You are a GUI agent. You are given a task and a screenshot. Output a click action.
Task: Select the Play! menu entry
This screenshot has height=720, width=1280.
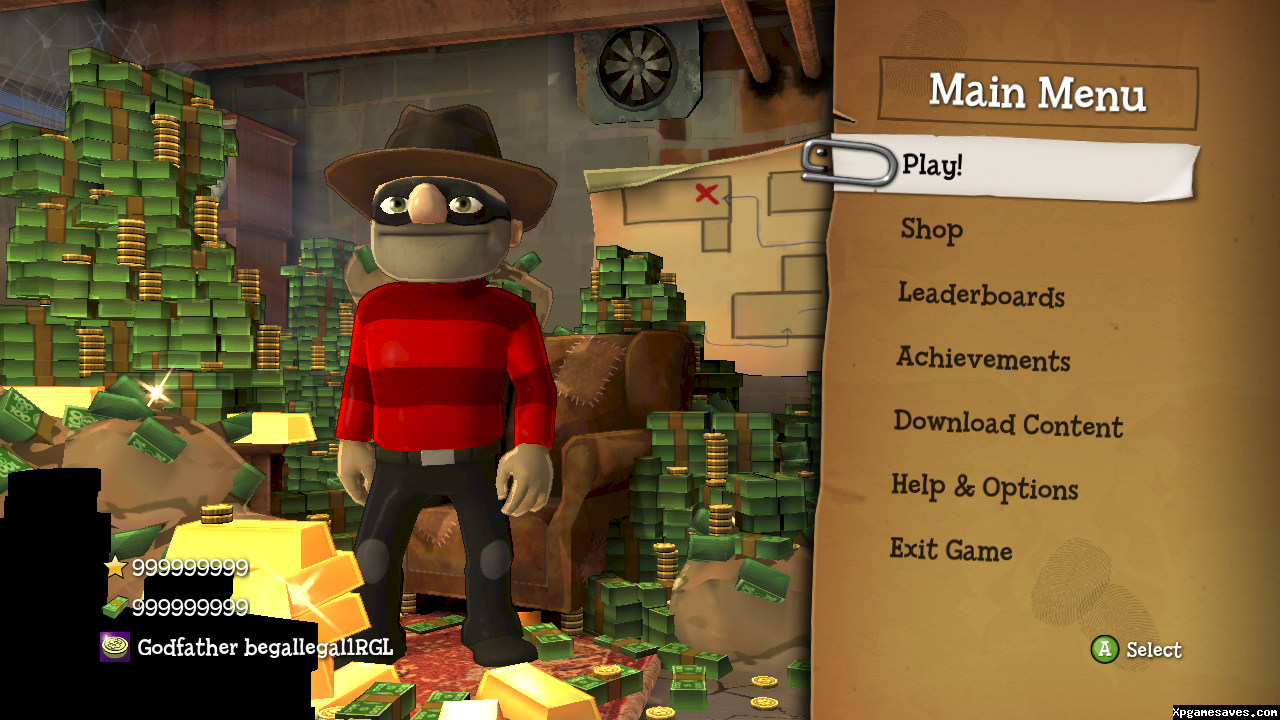point(932,165)
